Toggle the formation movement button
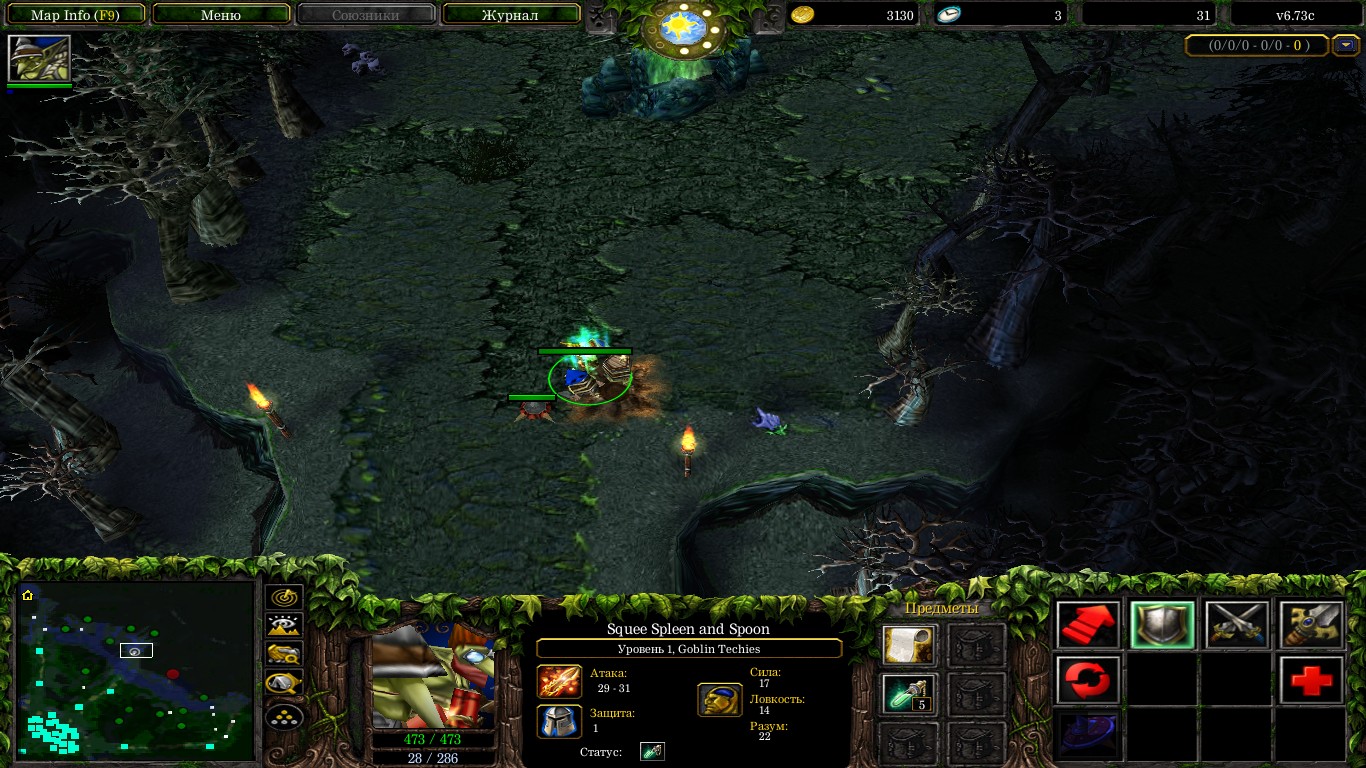 285,716
